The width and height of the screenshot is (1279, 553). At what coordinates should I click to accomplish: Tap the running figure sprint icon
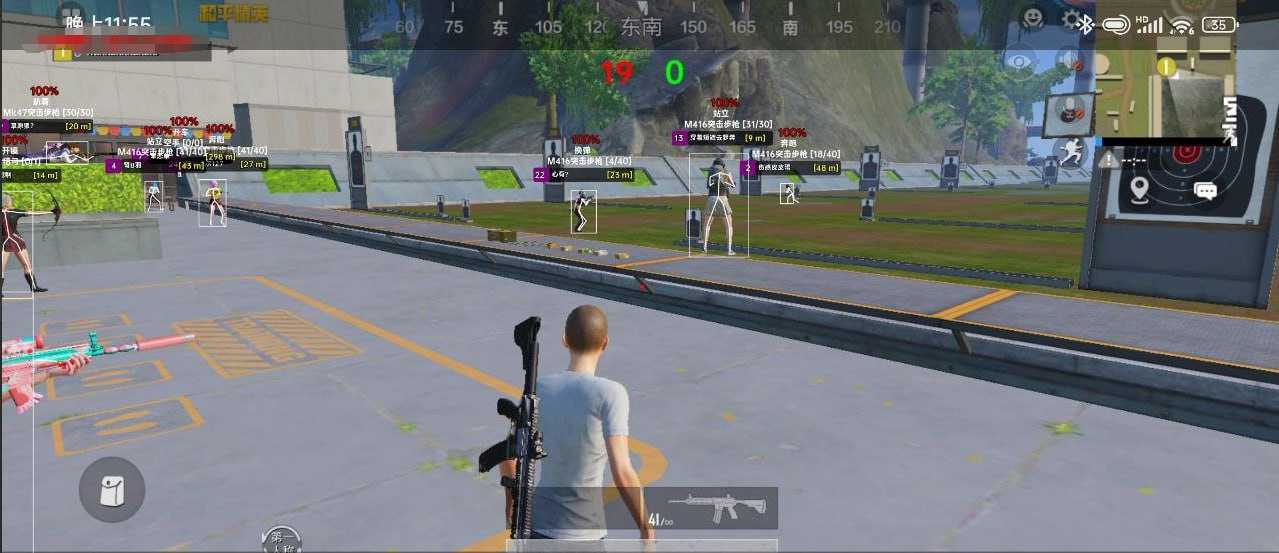pos(1071,153)
